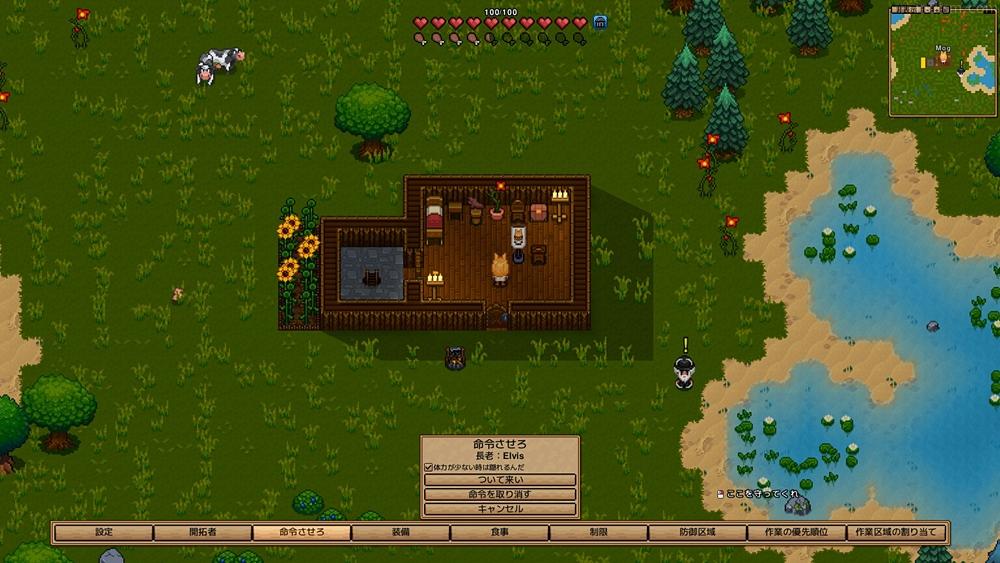Choose ついて来い follow me command
1000x563 pixels.
pos(500,480)
